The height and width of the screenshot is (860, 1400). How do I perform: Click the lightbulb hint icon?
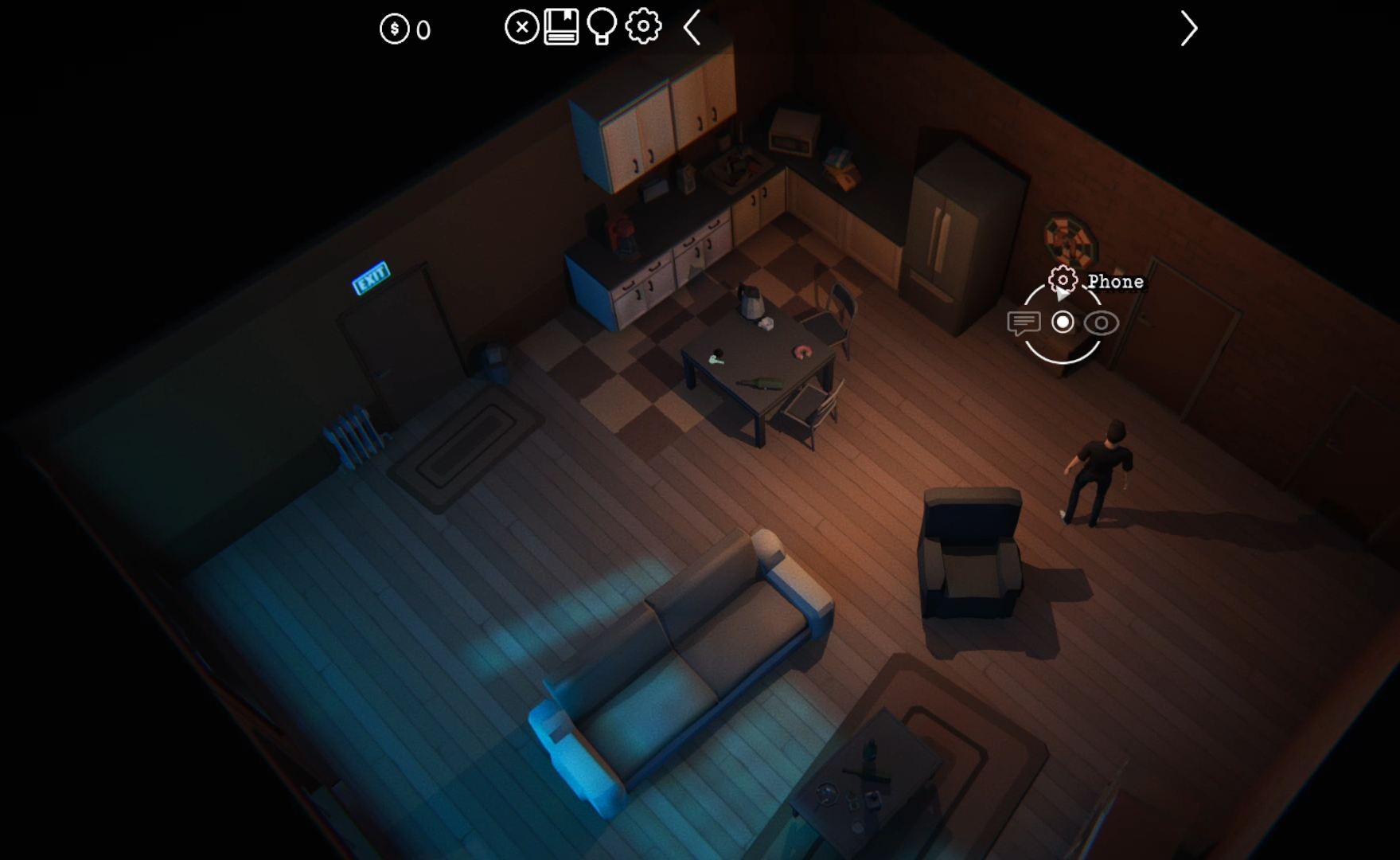click(602, 28)
